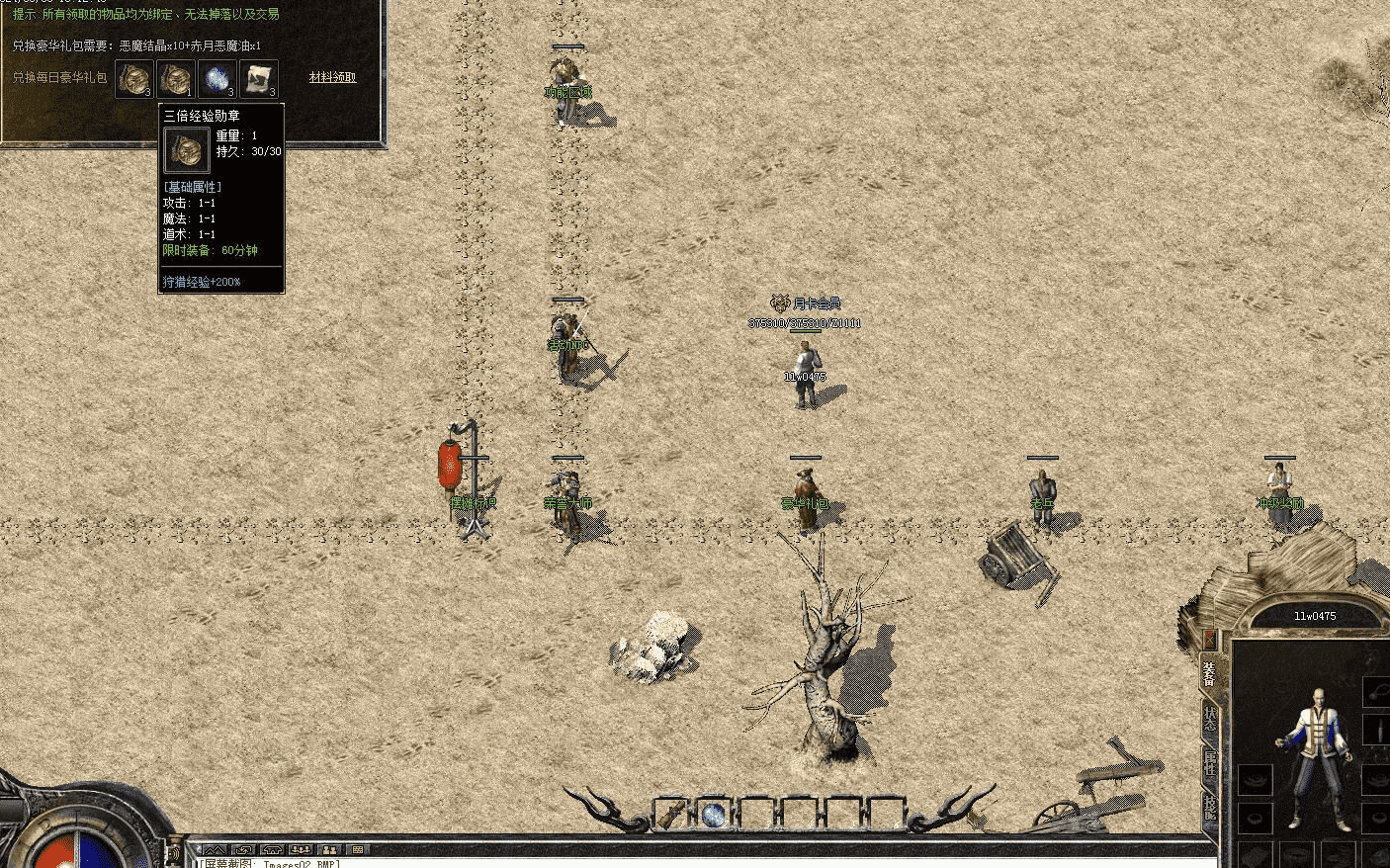Open the 材料领取 material claim link
1390x868 pixels.
click(x=332, y=77)
